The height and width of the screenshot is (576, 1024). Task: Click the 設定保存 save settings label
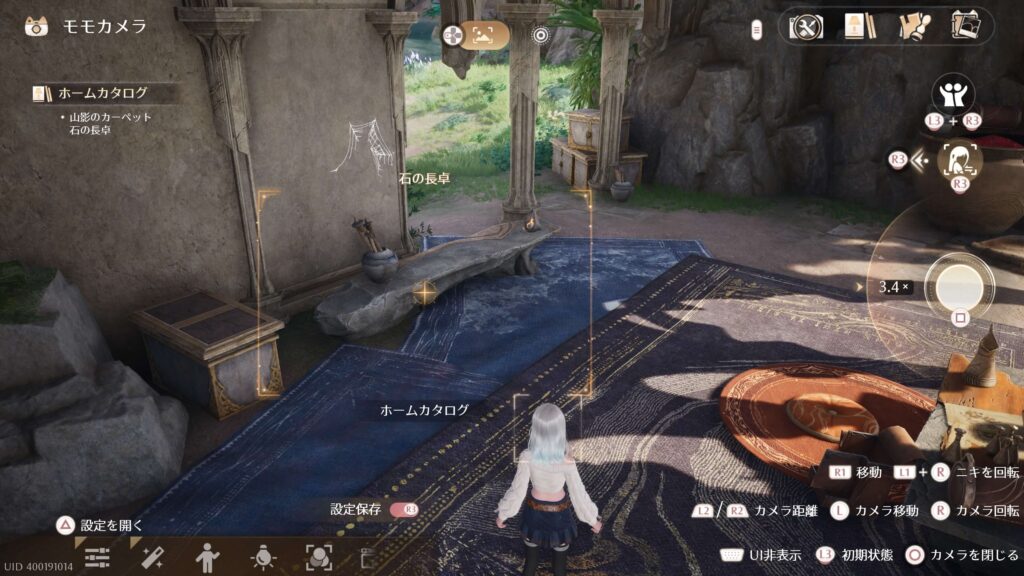(356, 509)
